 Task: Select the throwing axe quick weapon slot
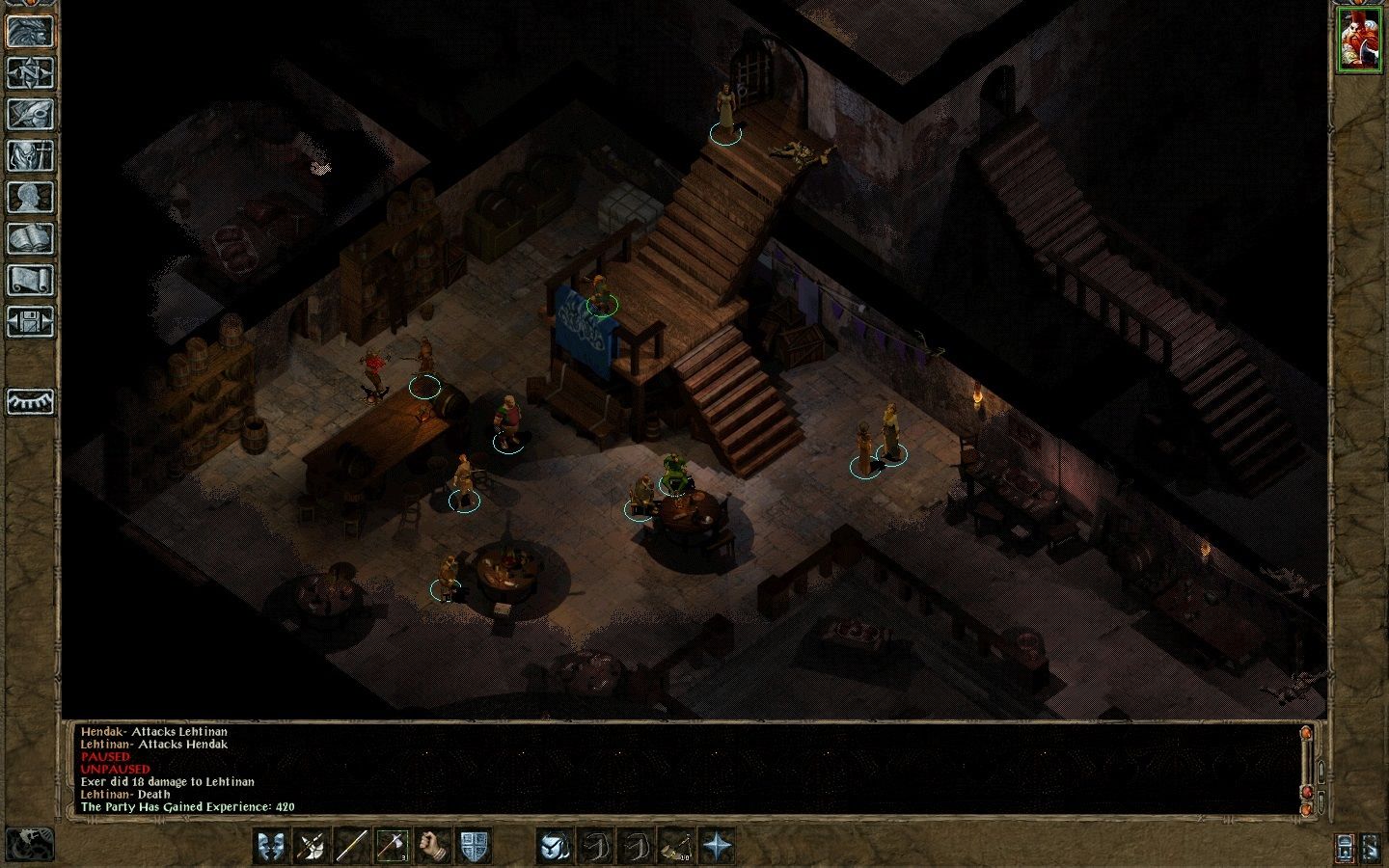click(x=393, y=846)
